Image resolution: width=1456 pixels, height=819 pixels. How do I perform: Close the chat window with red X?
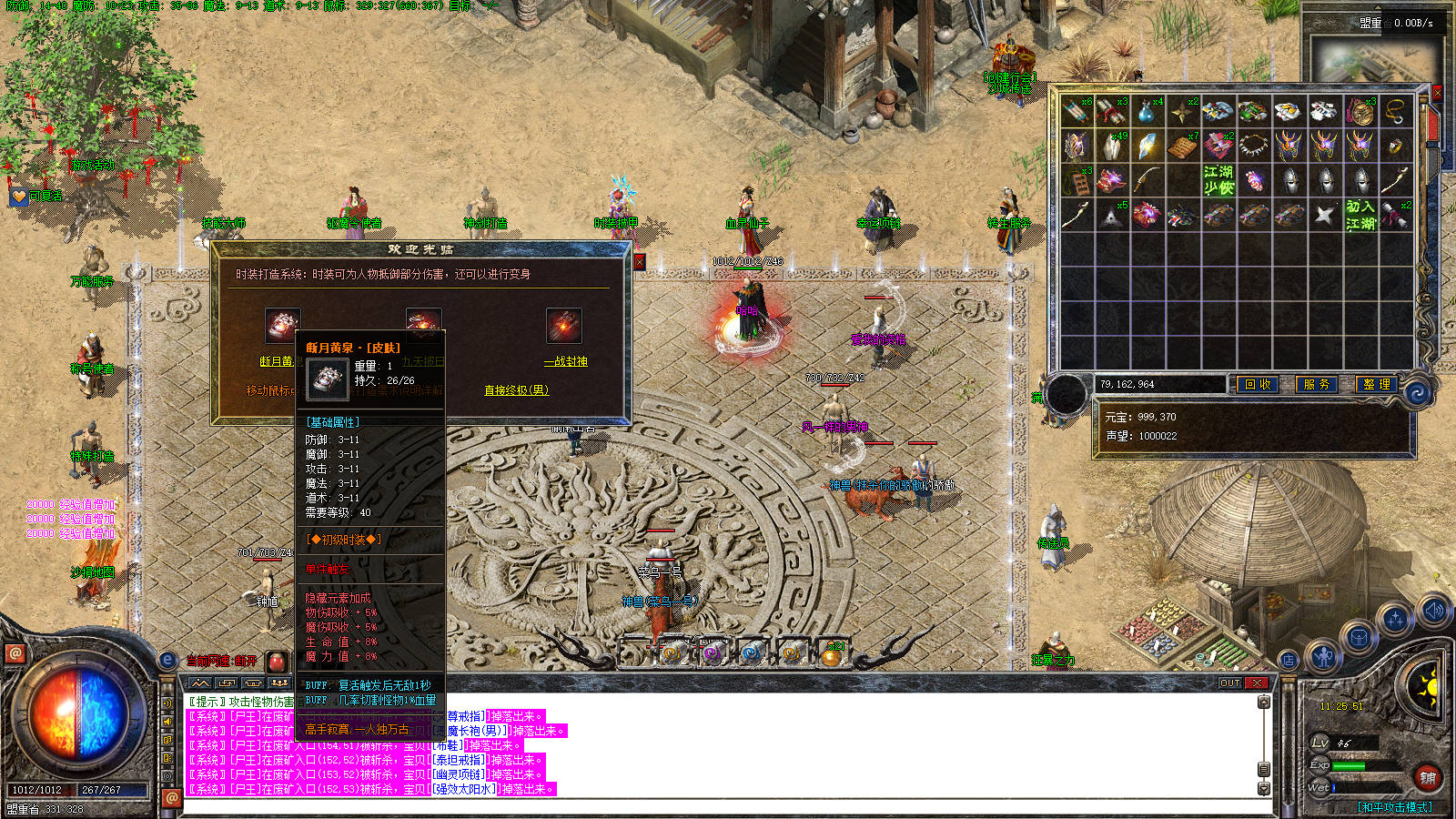coord(1257,682)
